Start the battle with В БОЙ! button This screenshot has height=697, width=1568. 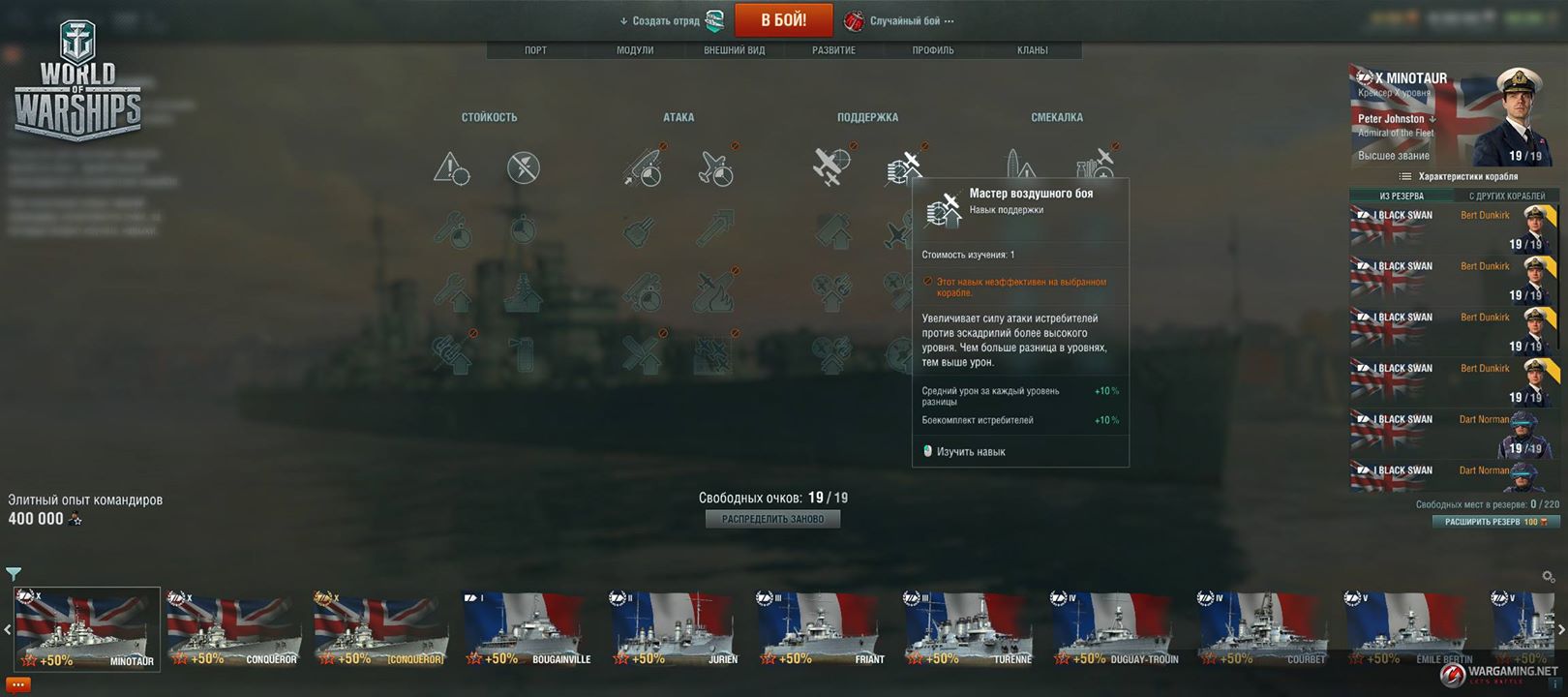(783, 20)
